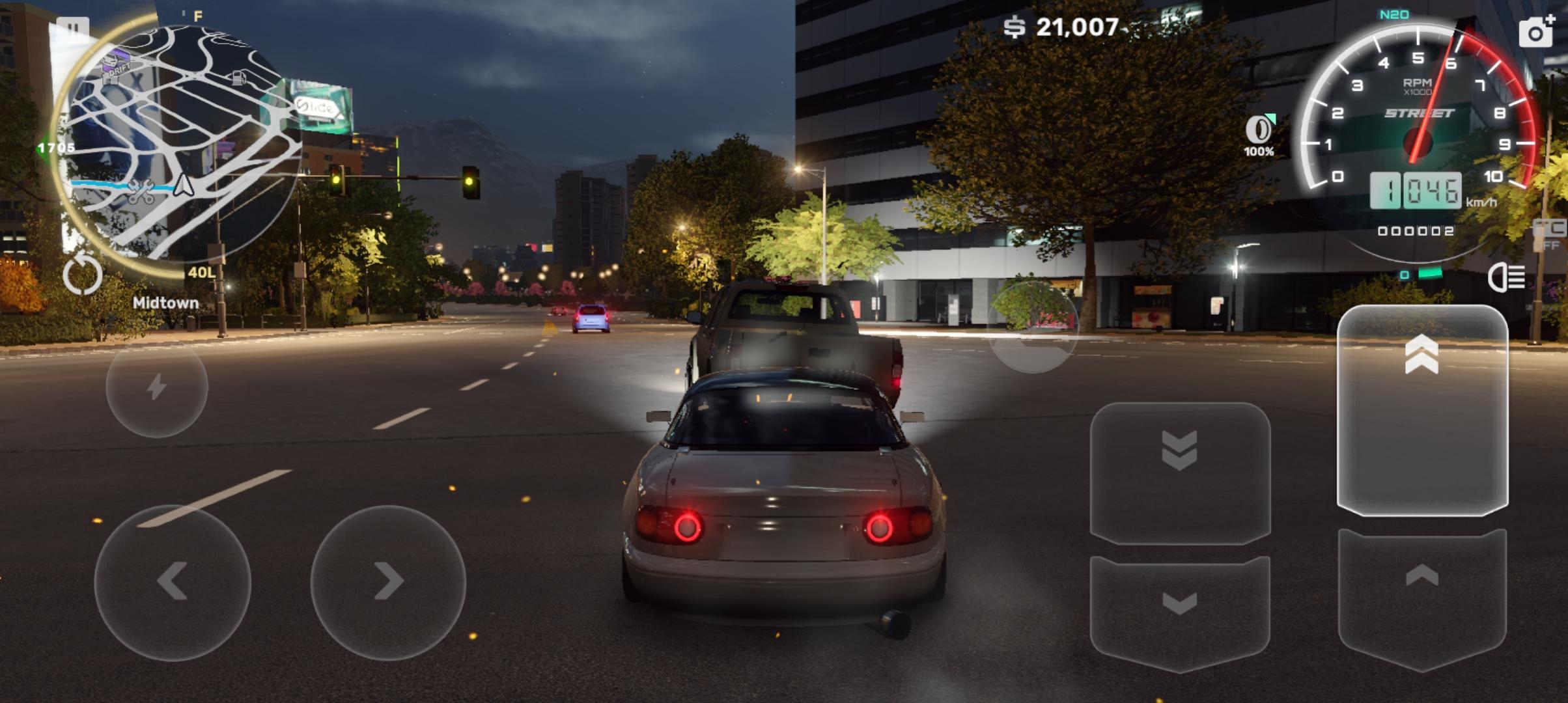Steer right with the right arrow button
Screen dimensions: 1568x703
tap(389, 581)
